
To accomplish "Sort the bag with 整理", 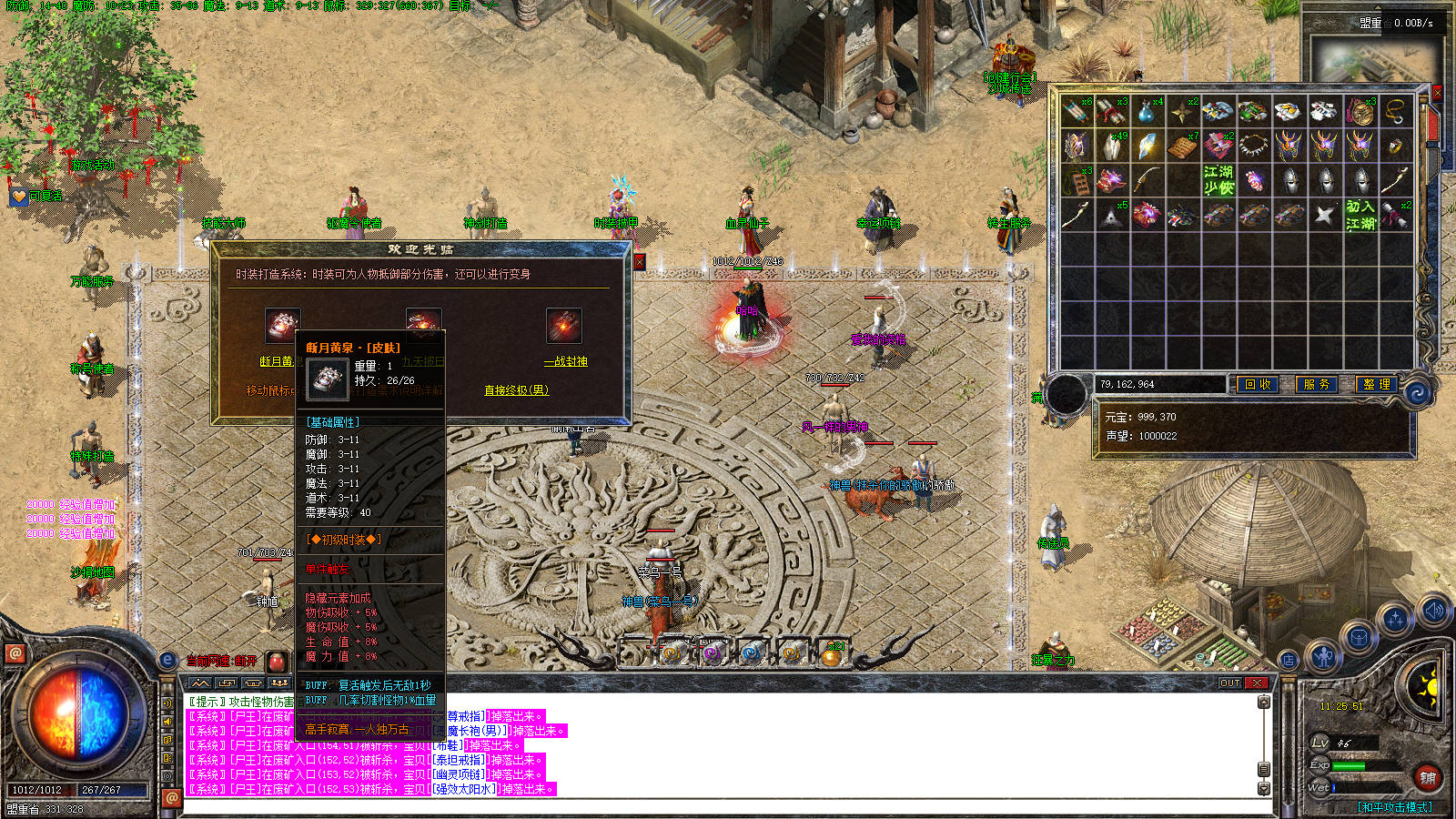I will click(1376, 385).
